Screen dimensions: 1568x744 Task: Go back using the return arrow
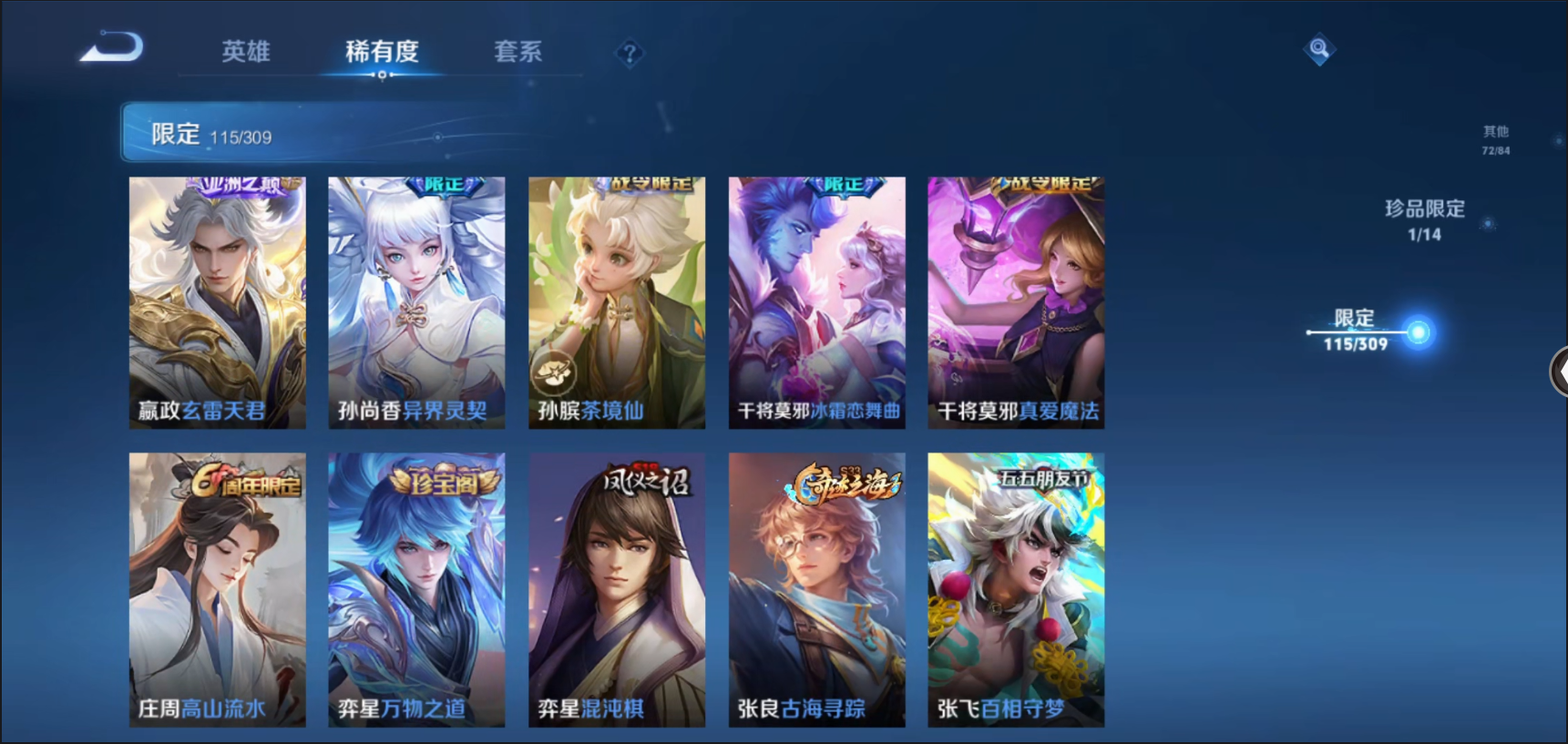click(112, 48)
